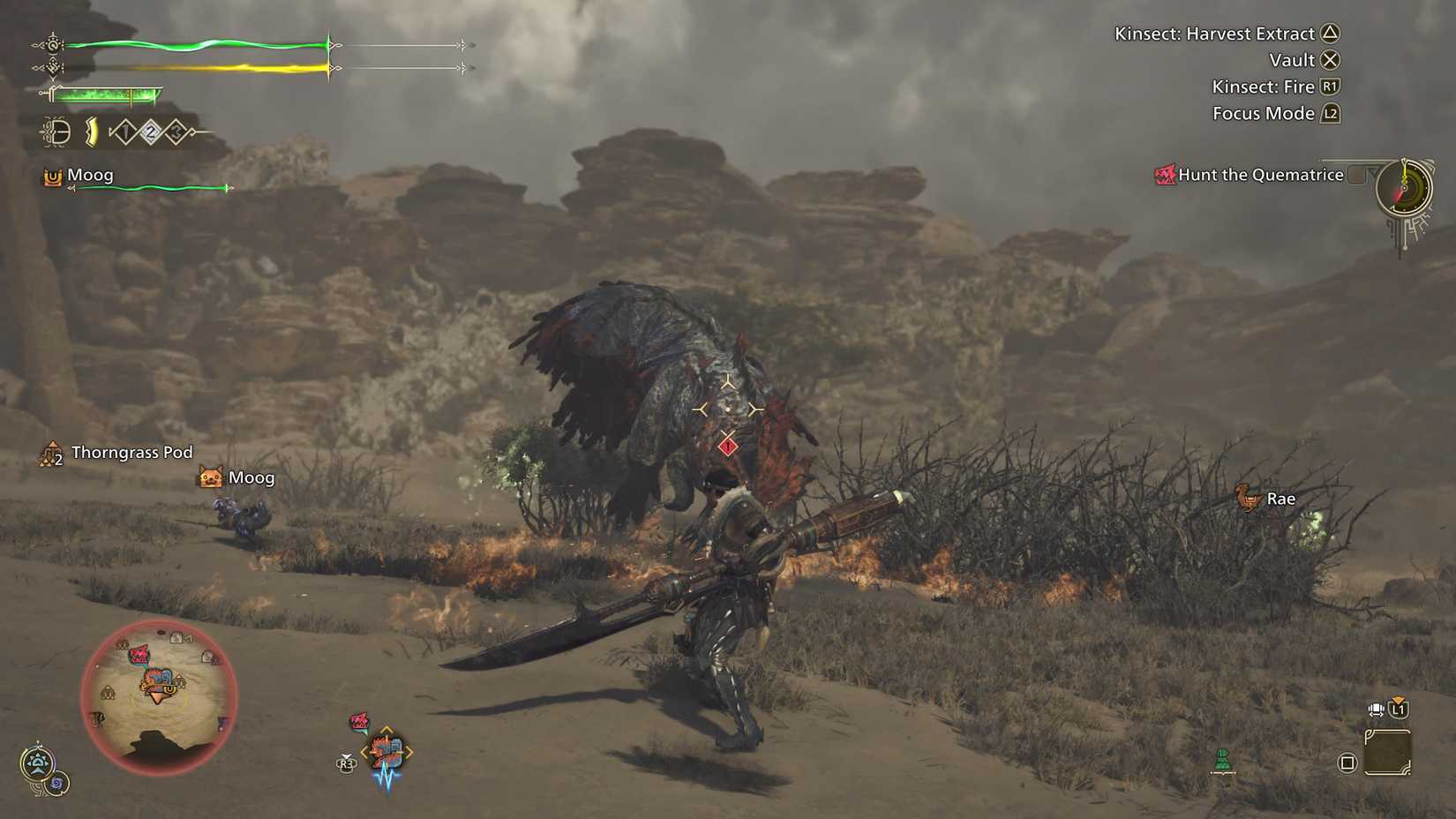Screen dimensions: 1456x819
Task: Trigger the Vault action prompt
Action: (x=1330, y=60)
